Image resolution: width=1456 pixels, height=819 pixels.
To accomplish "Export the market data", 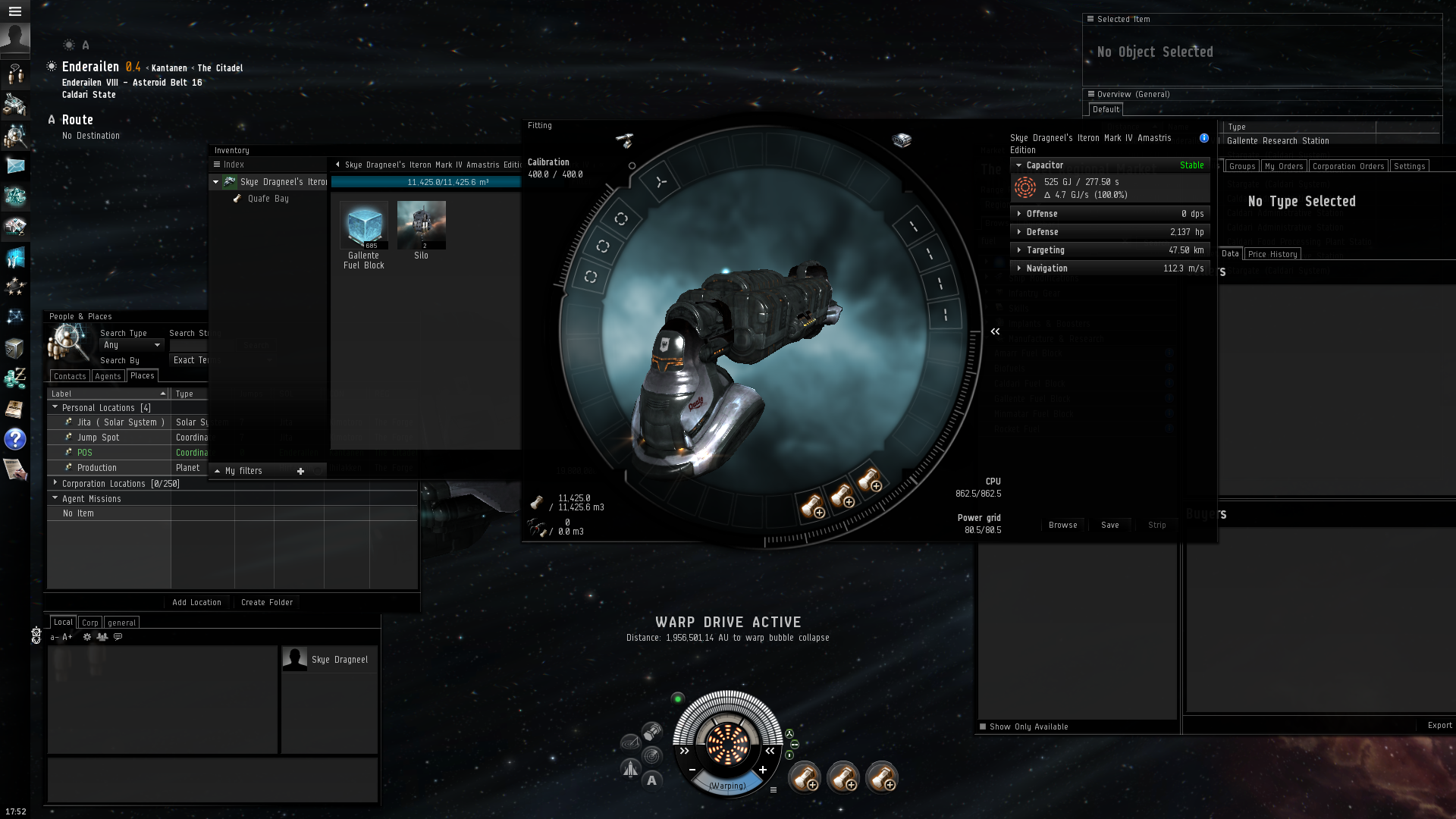I will [1439, 726].
